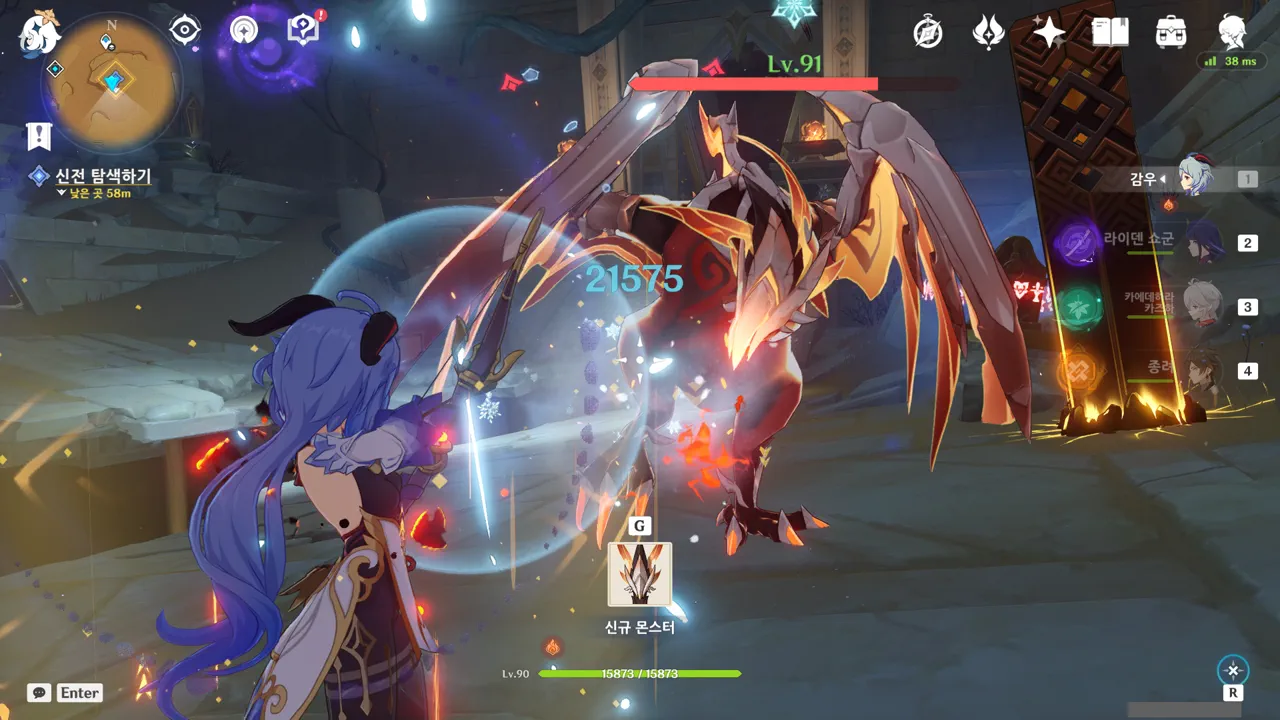This screenshot has width=1280, height=720.
Task: Open the Adventurer Handbook book icon
Action: point(1110,33)
